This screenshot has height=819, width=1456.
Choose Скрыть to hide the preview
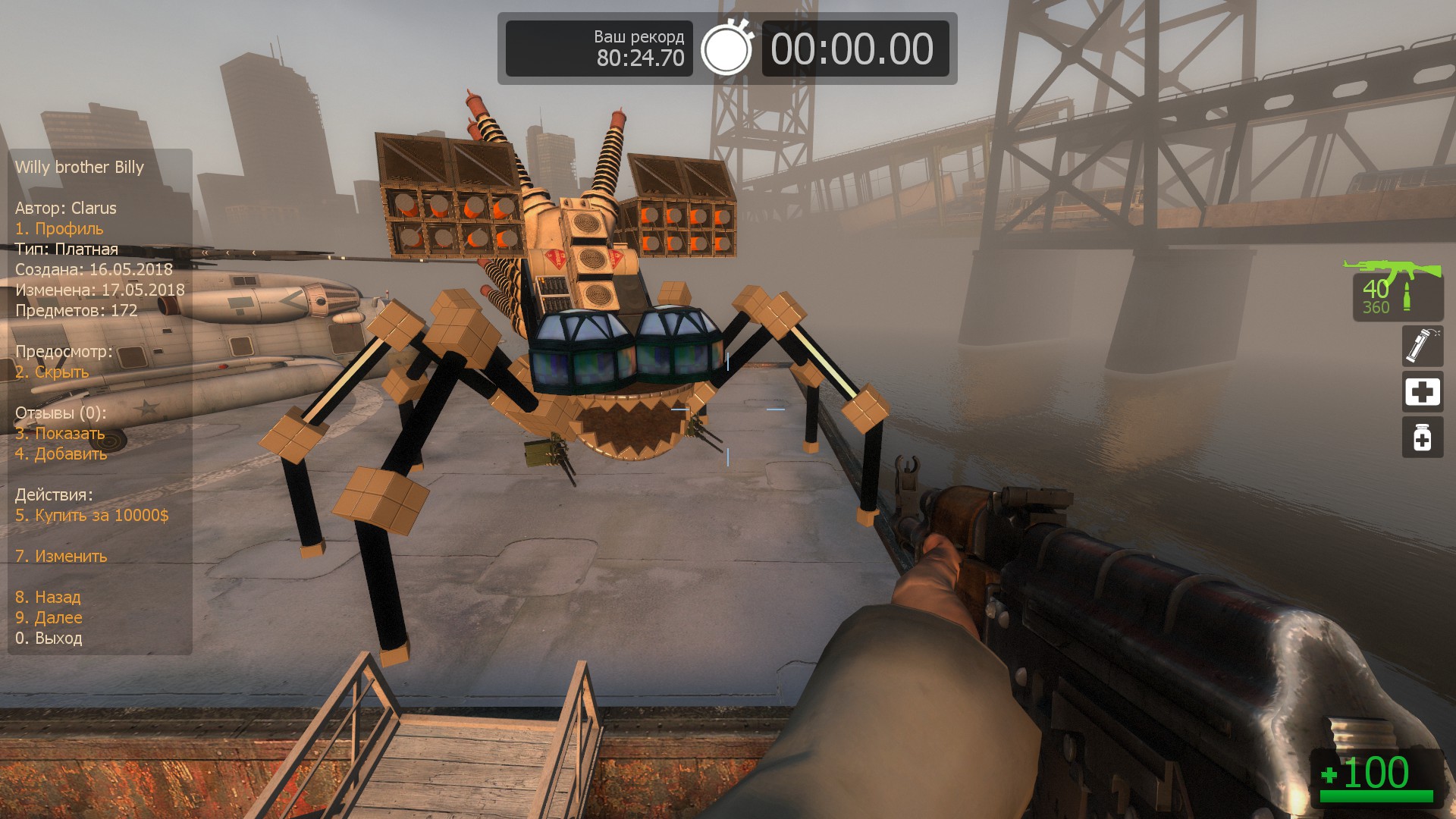pyautogui.click(x=52, y=372)
